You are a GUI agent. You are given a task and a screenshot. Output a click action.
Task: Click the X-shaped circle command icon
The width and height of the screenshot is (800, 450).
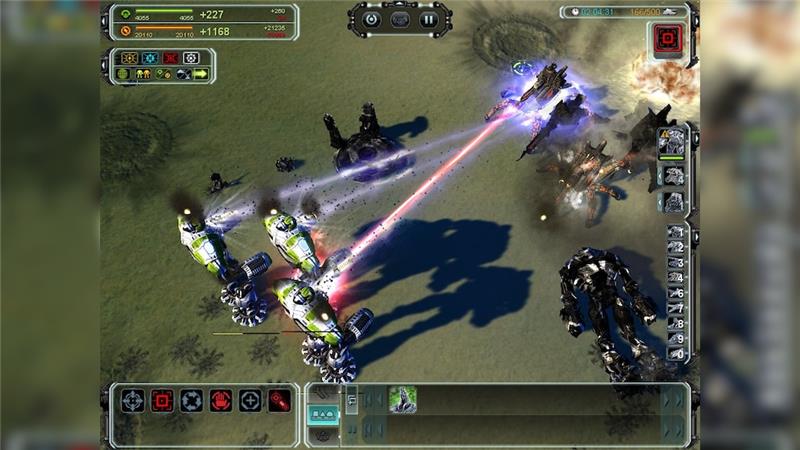point(191,400)
